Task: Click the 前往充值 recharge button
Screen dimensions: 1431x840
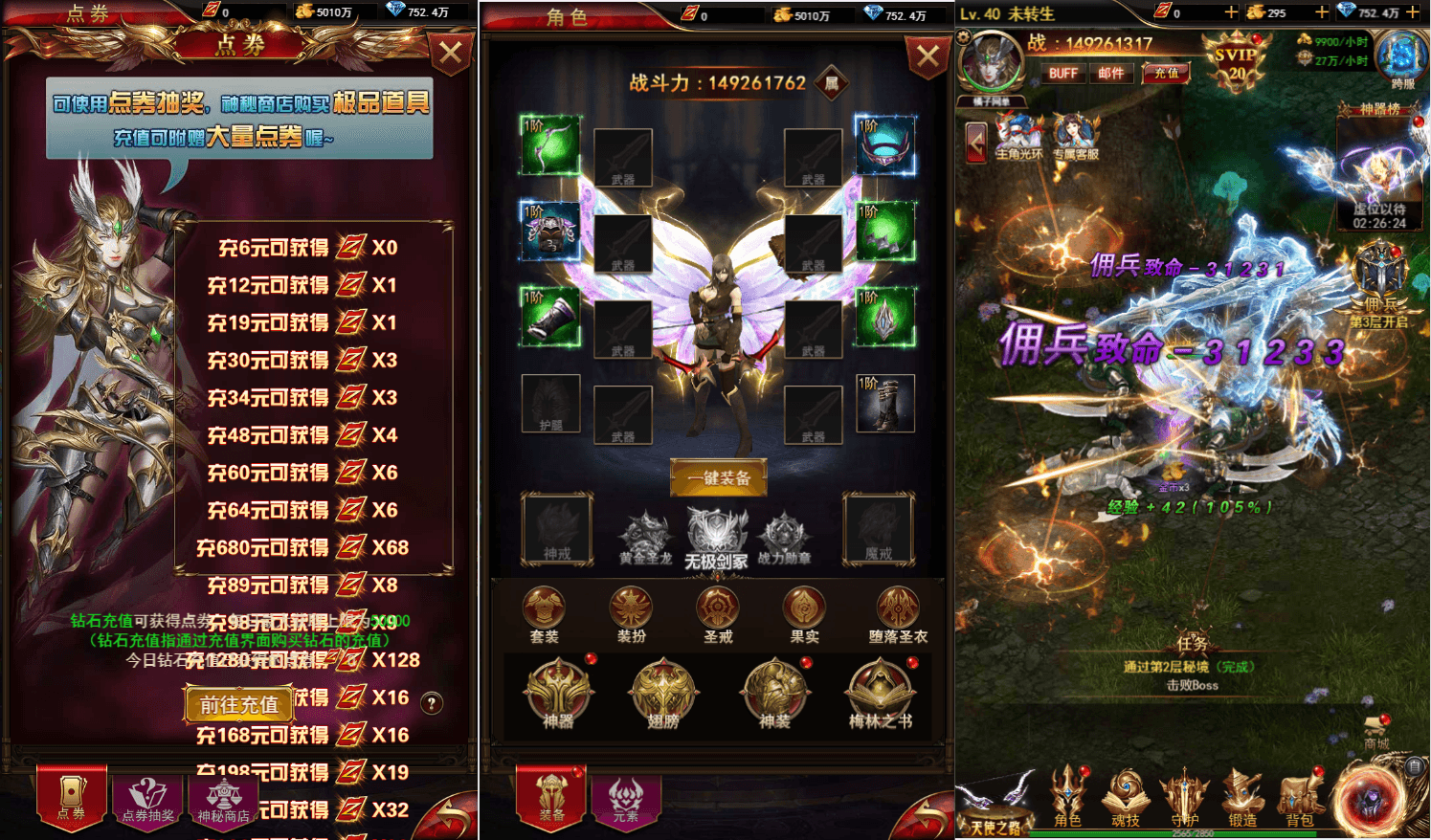Action: click(x=238, y=704)
